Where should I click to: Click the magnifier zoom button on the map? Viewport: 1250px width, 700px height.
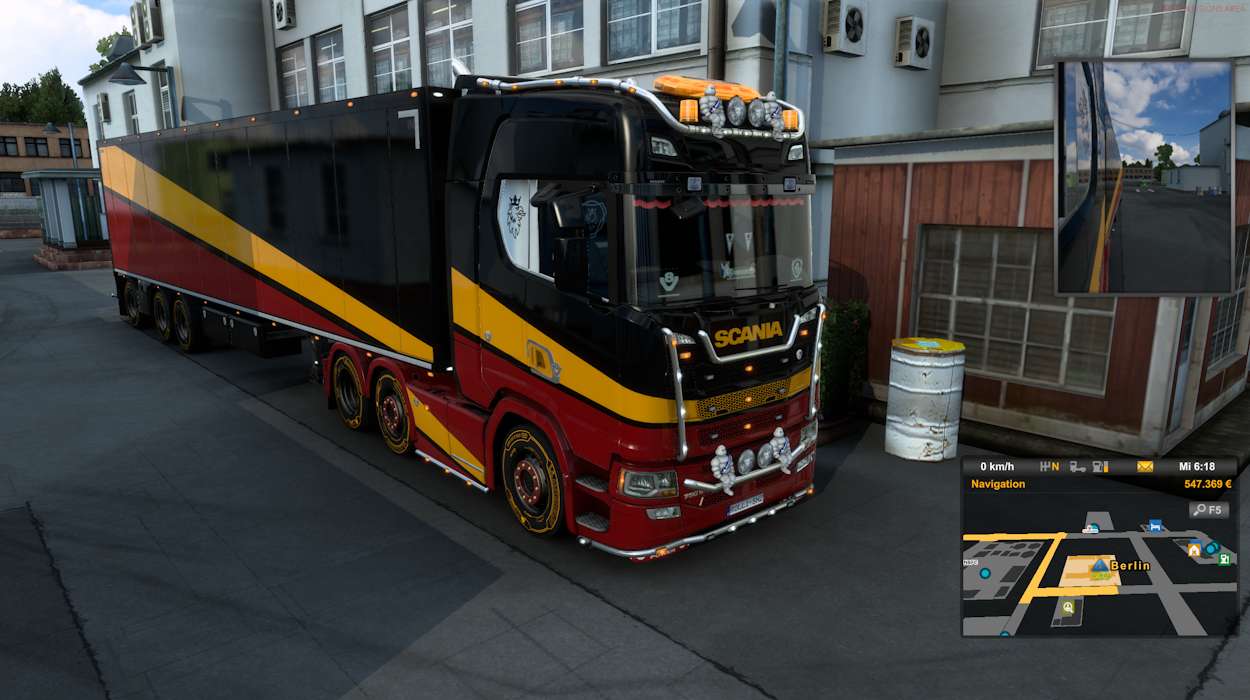[x=1209, y=510]
